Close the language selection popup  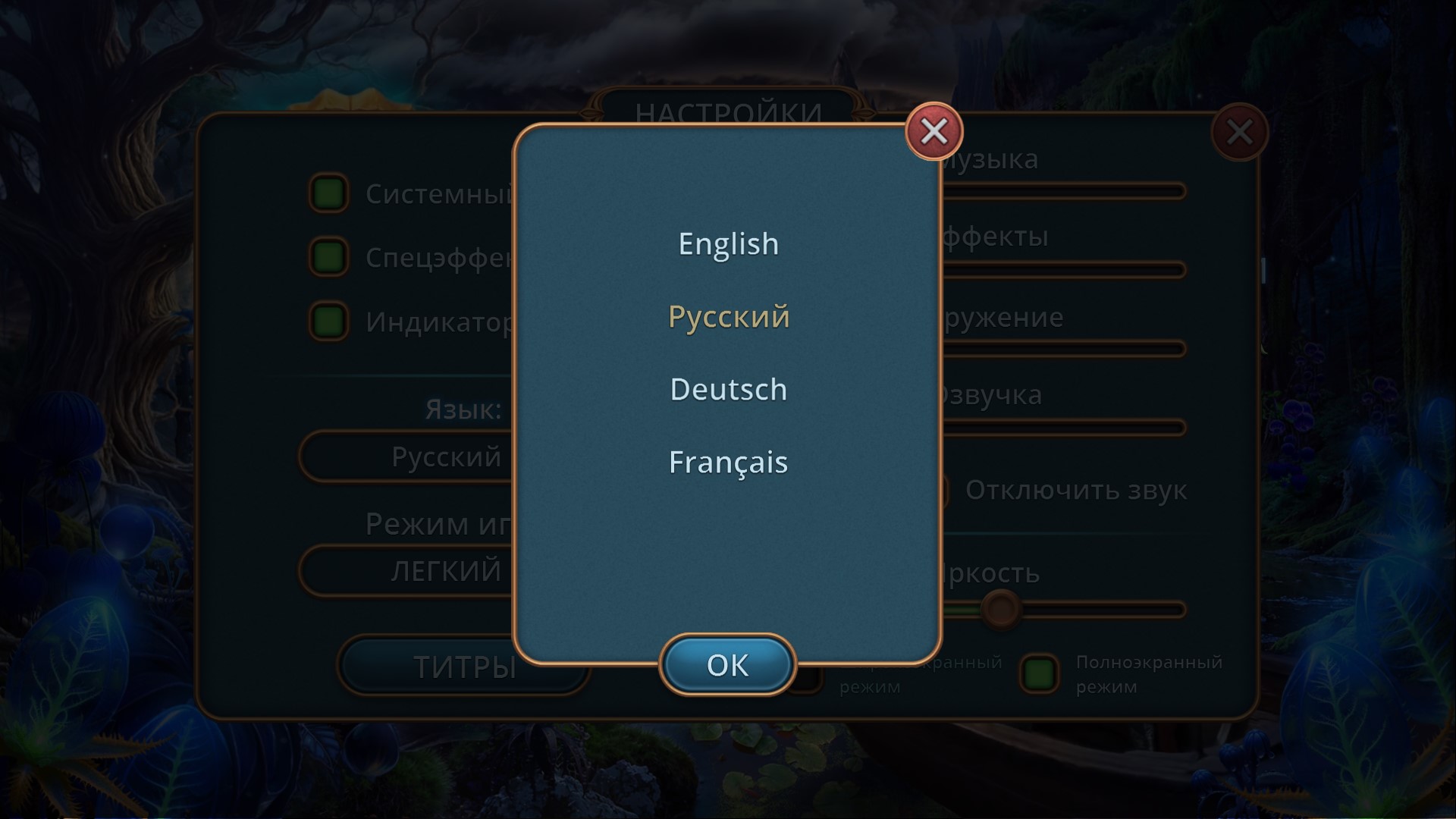pyautogui.click(x=934, y=132)
